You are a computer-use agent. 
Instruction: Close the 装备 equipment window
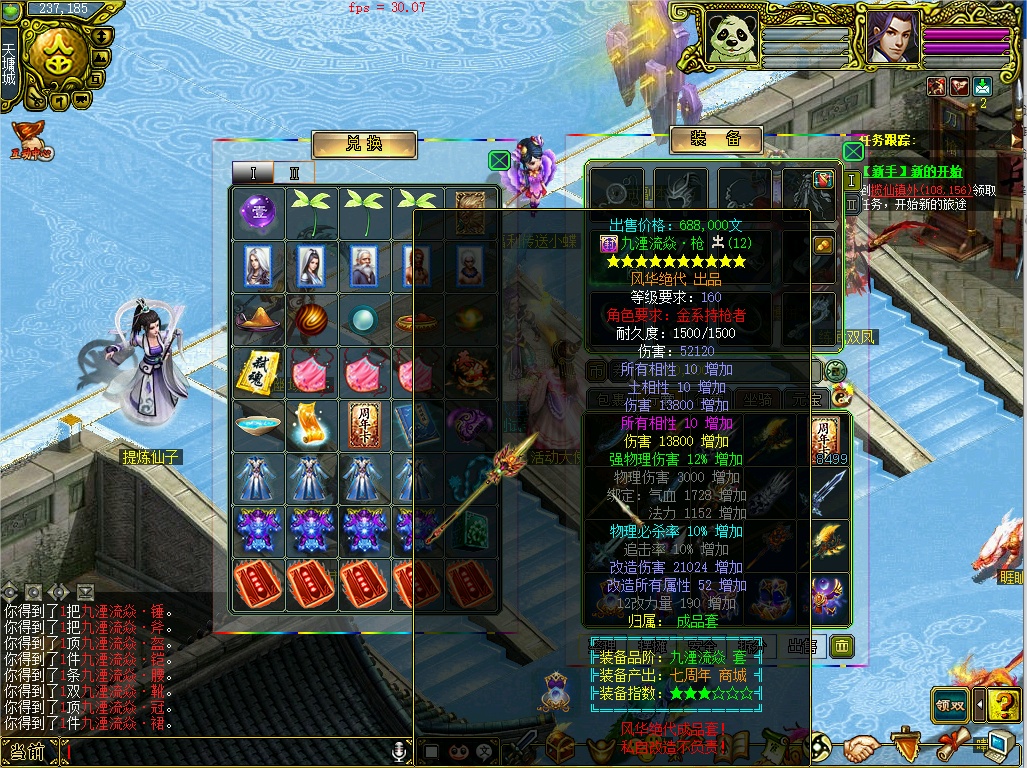click(853, 151)
